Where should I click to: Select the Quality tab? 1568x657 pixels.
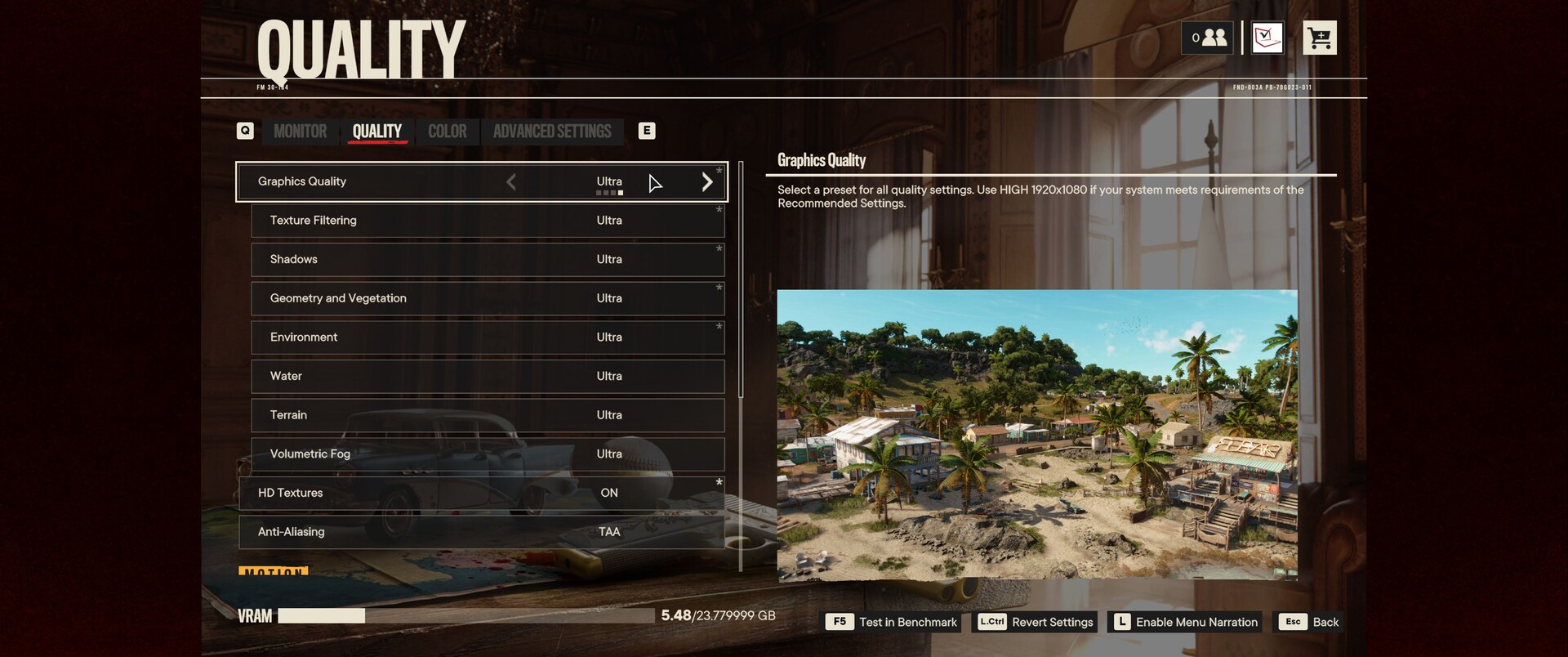pos(376,132)
